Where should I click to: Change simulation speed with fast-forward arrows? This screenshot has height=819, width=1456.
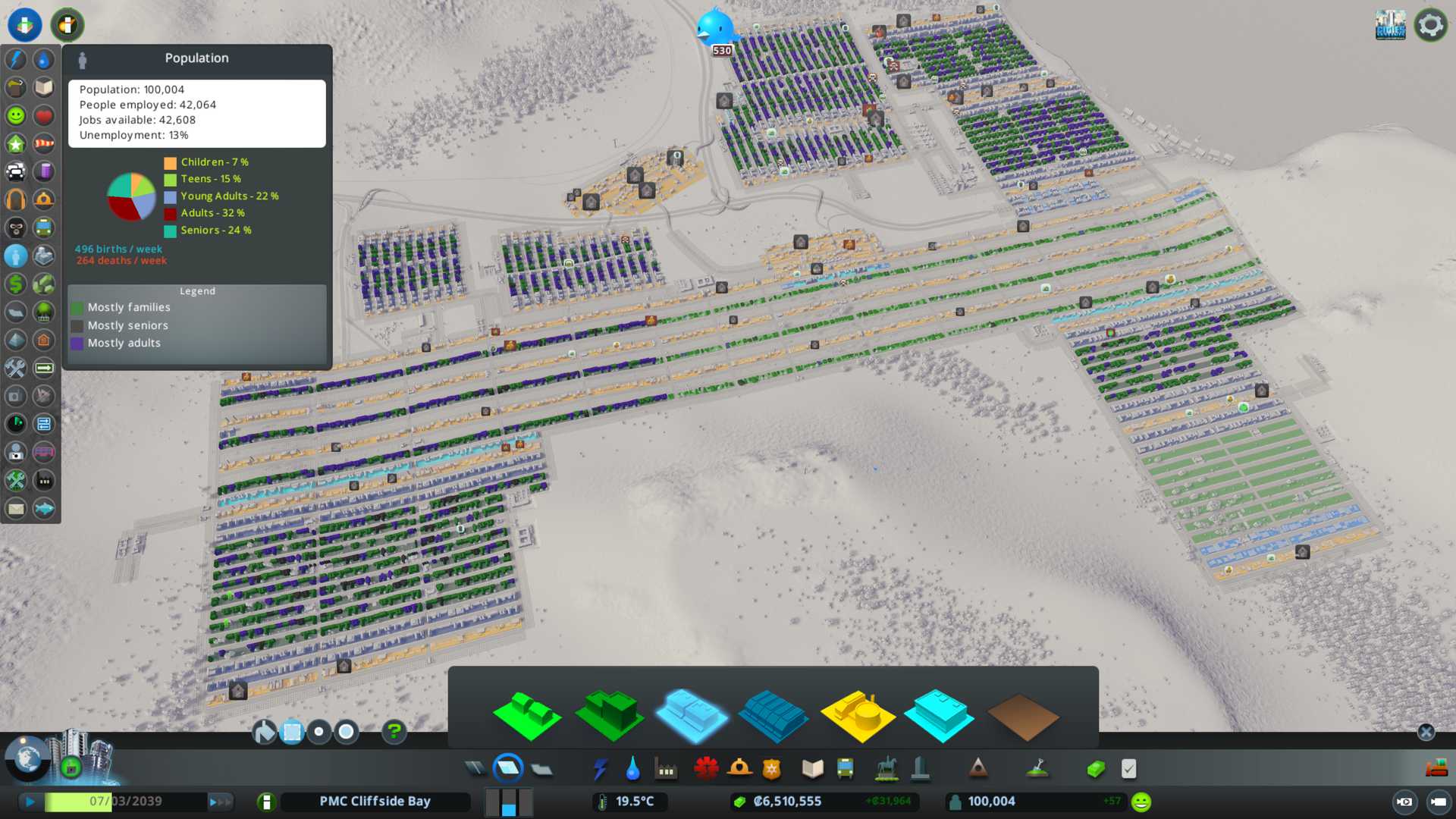point(220,802)
